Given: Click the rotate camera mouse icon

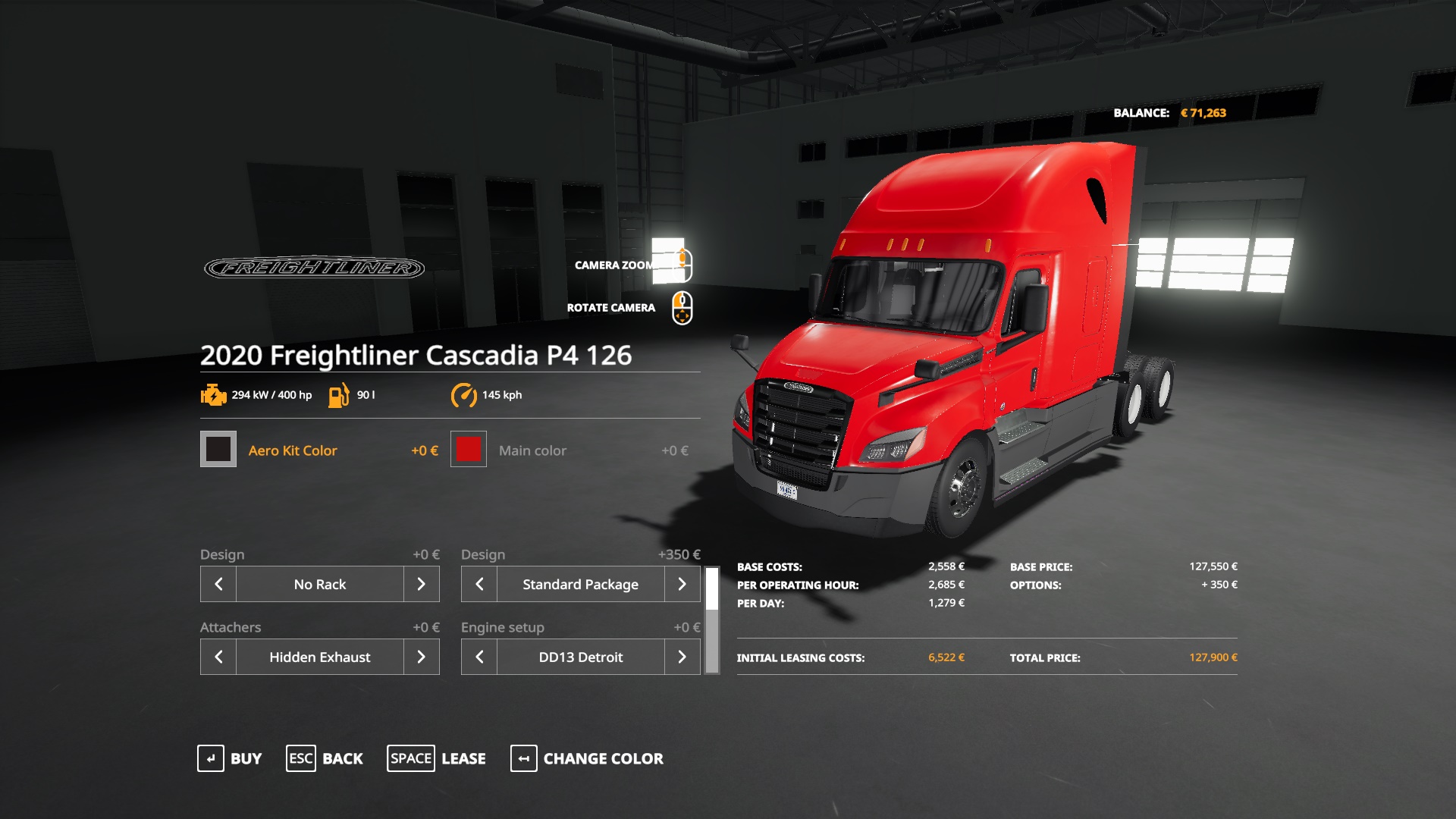Looking at the screenshot, I should click(680, 306).
